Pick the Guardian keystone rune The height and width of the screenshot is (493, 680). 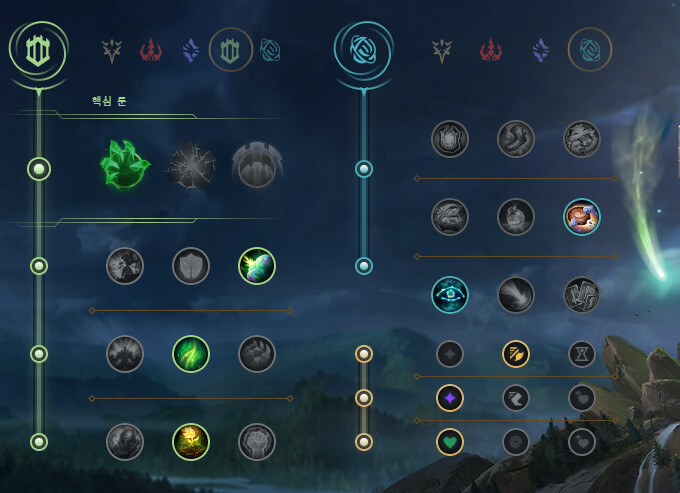coord(256,167)
